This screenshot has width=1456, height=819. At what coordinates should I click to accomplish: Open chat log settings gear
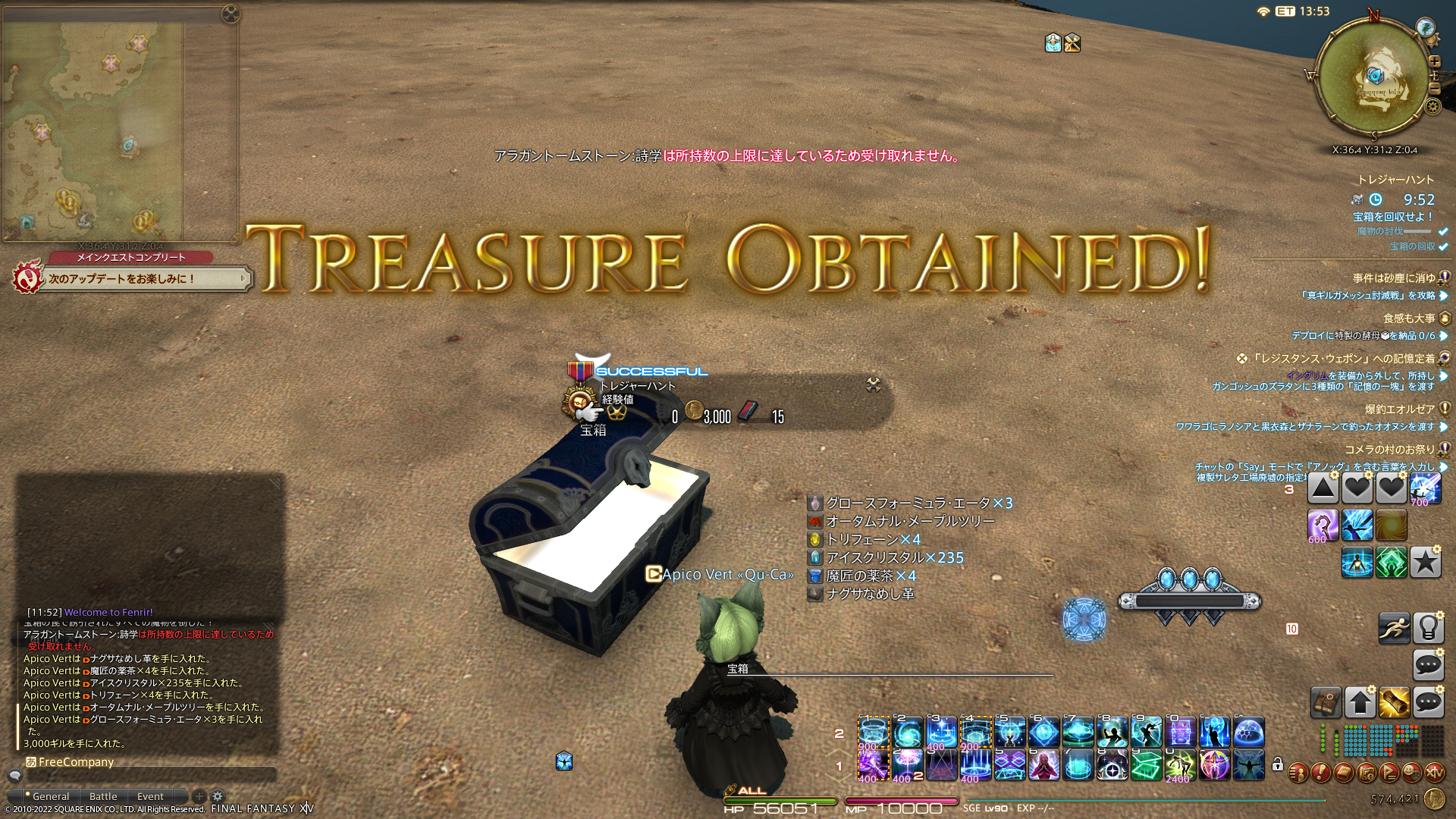click(x=218, y=796)
